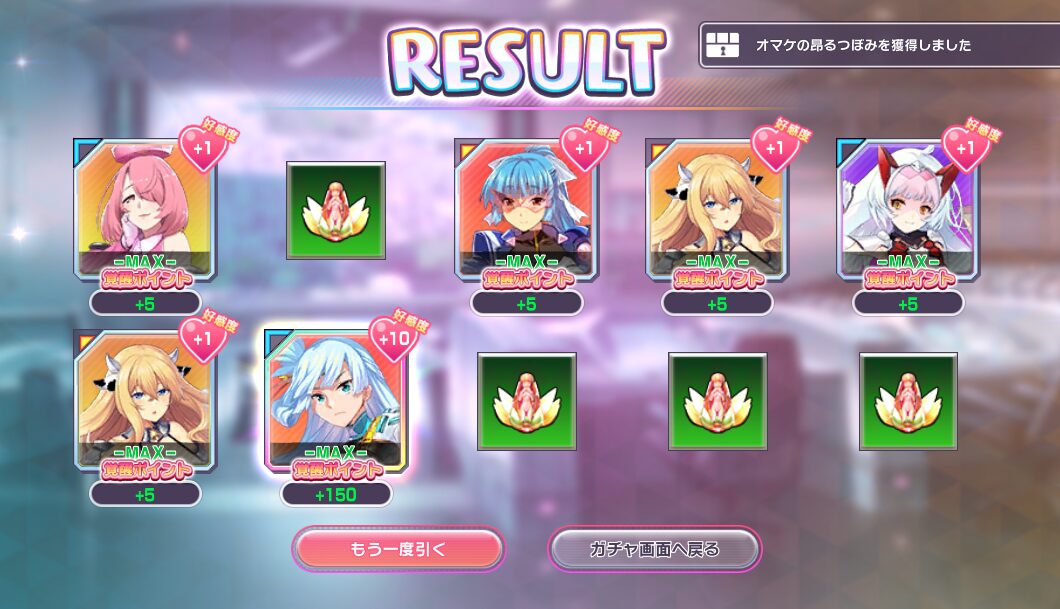
Task: Pull again with the もう一度引く button
Action: click(x=398, y=549)
